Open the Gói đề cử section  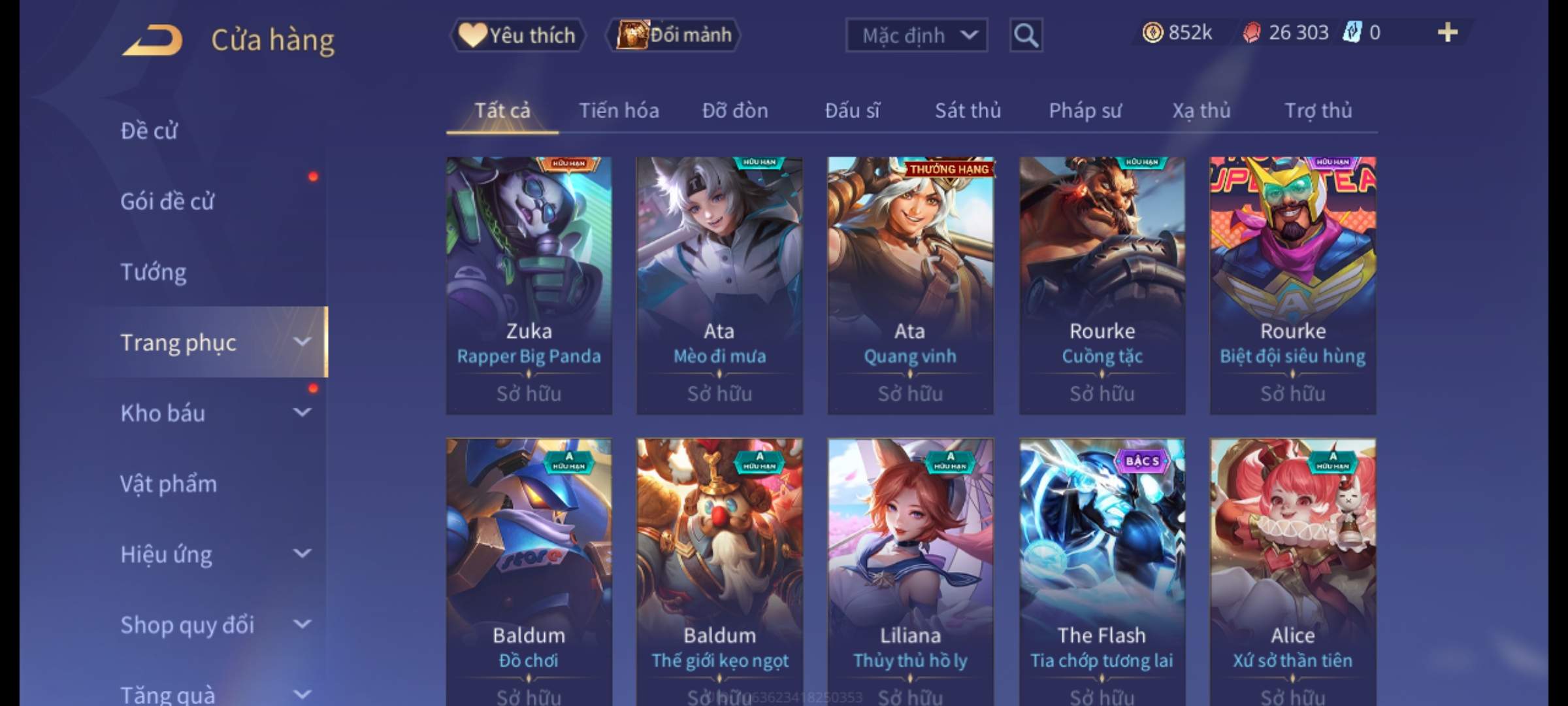point(167,201)
